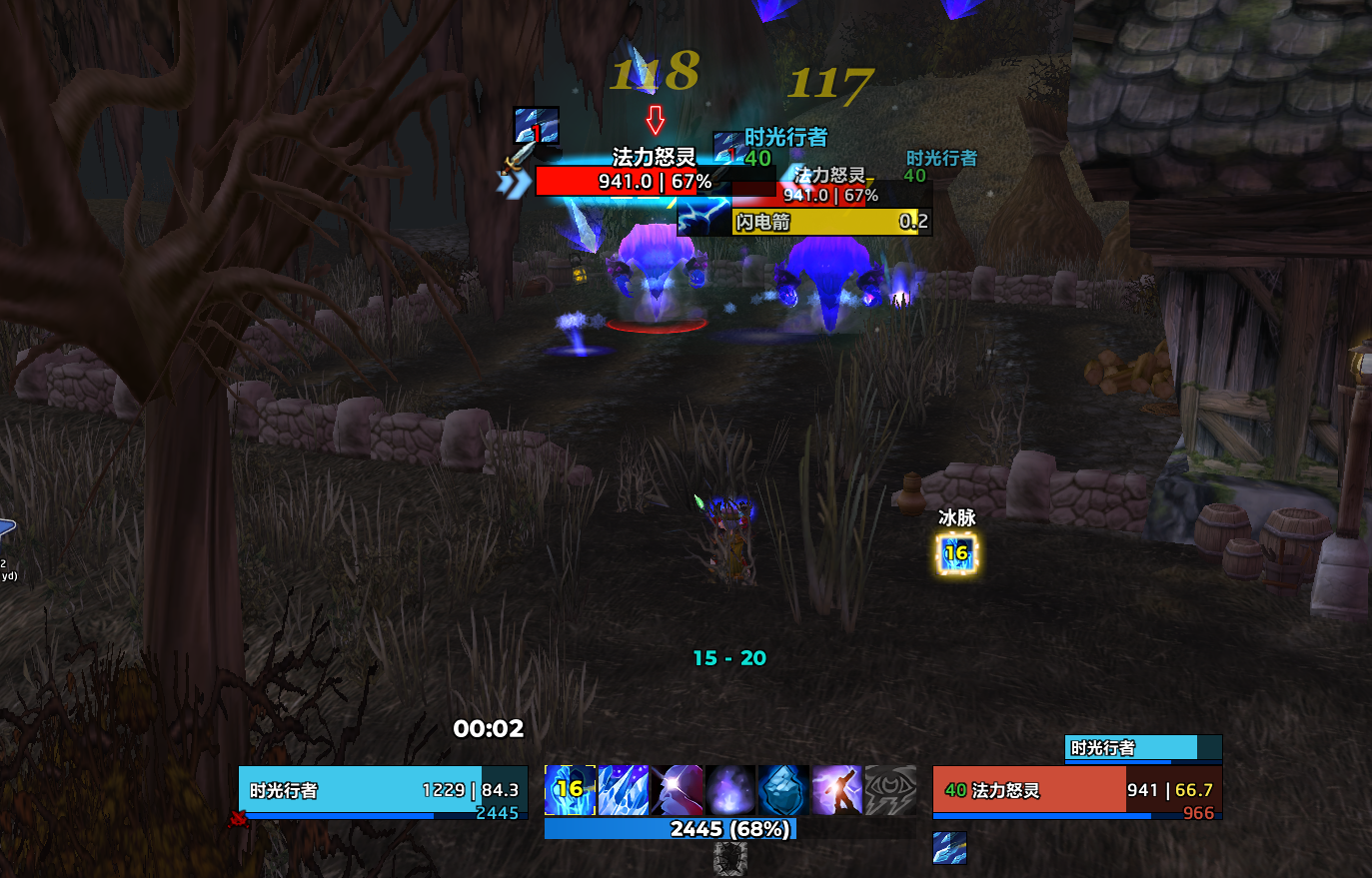The height and width of the screenshot is (878, 1372).
Task: Activate the Icy Veins ability showing 16
Action: (x=570, y=790)
